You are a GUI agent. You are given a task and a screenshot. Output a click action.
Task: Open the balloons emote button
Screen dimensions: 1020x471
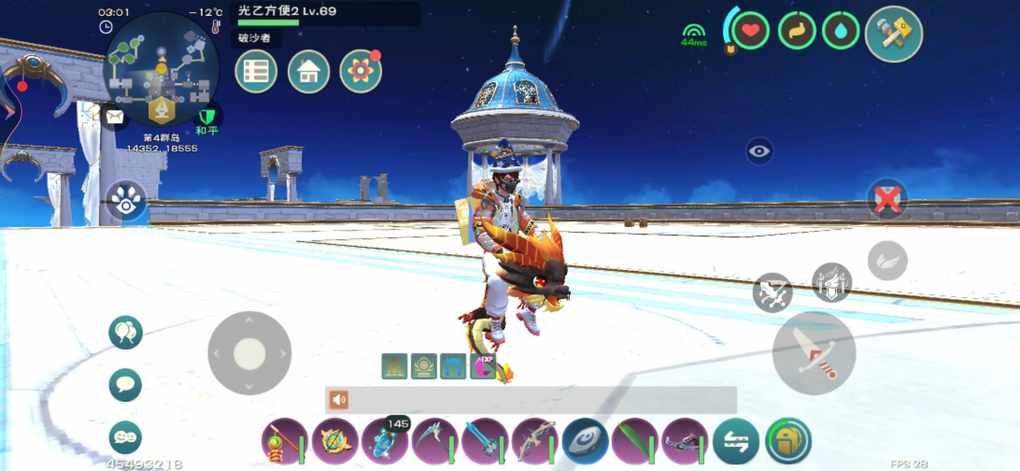(125, 332)
